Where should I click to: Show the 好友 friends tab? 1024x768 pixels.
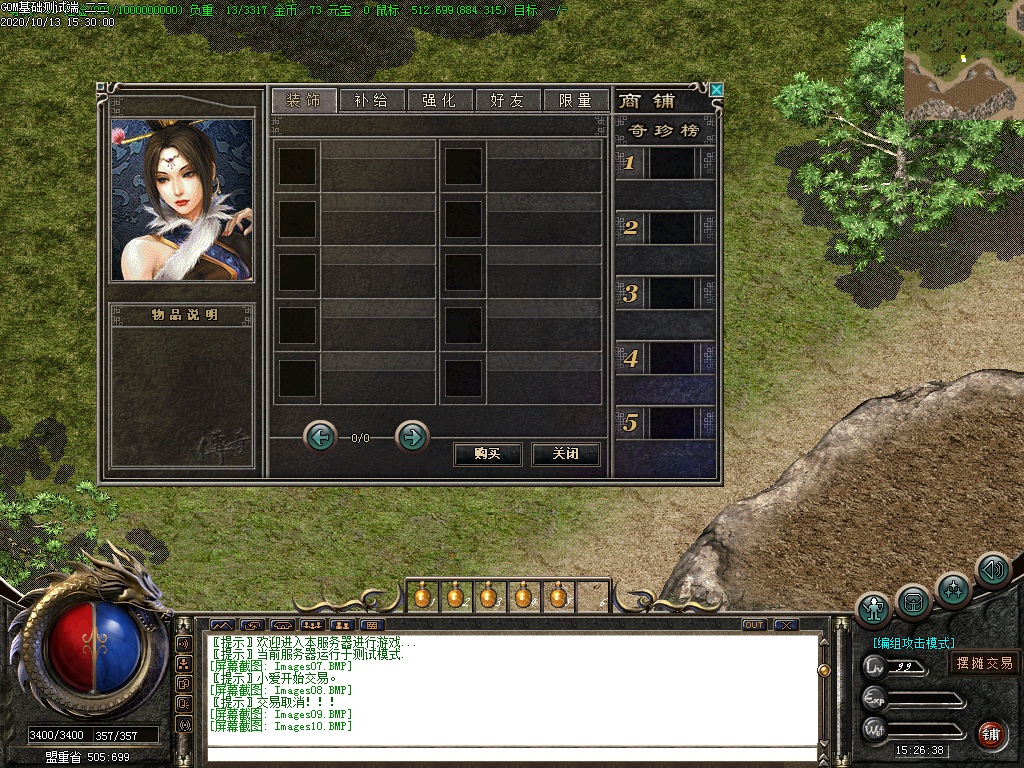click(507, 100)
